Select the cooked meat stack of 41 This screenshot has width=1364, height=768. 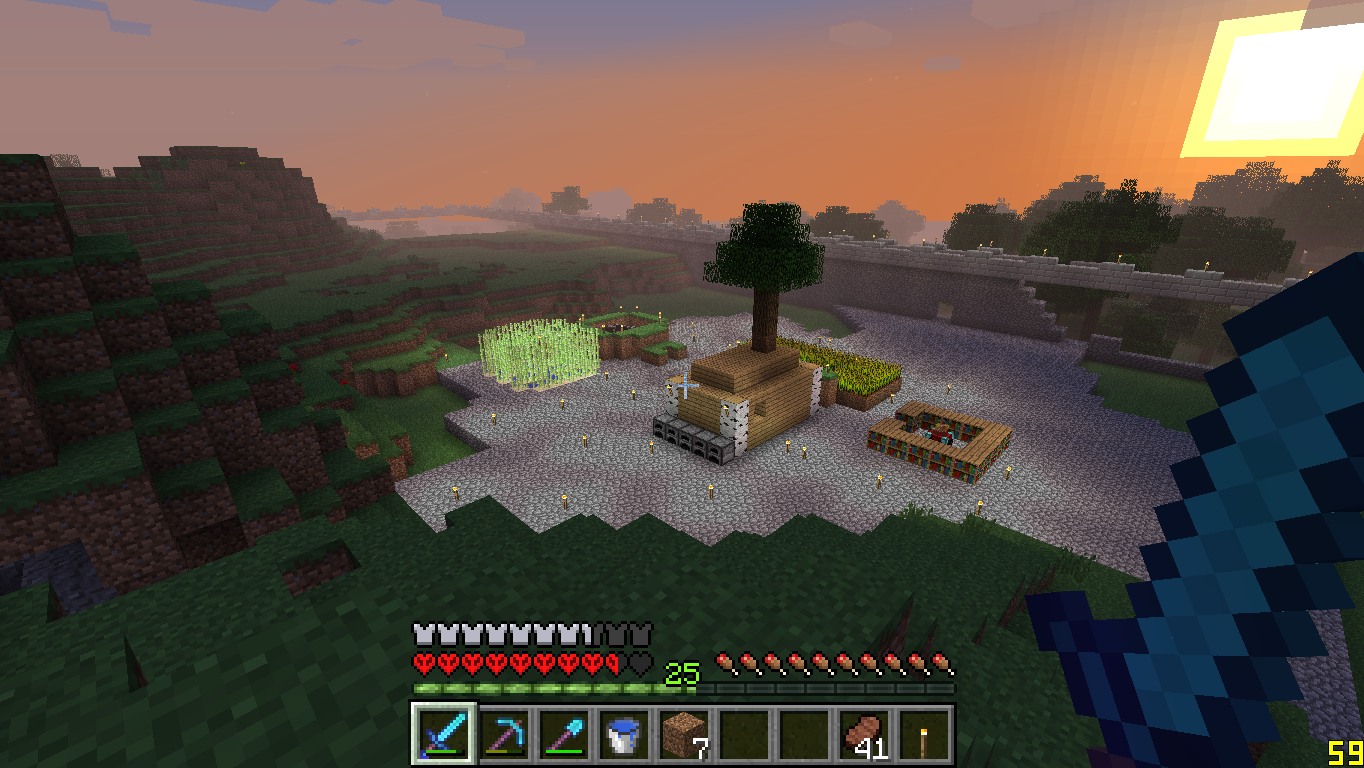coord(863,736)
